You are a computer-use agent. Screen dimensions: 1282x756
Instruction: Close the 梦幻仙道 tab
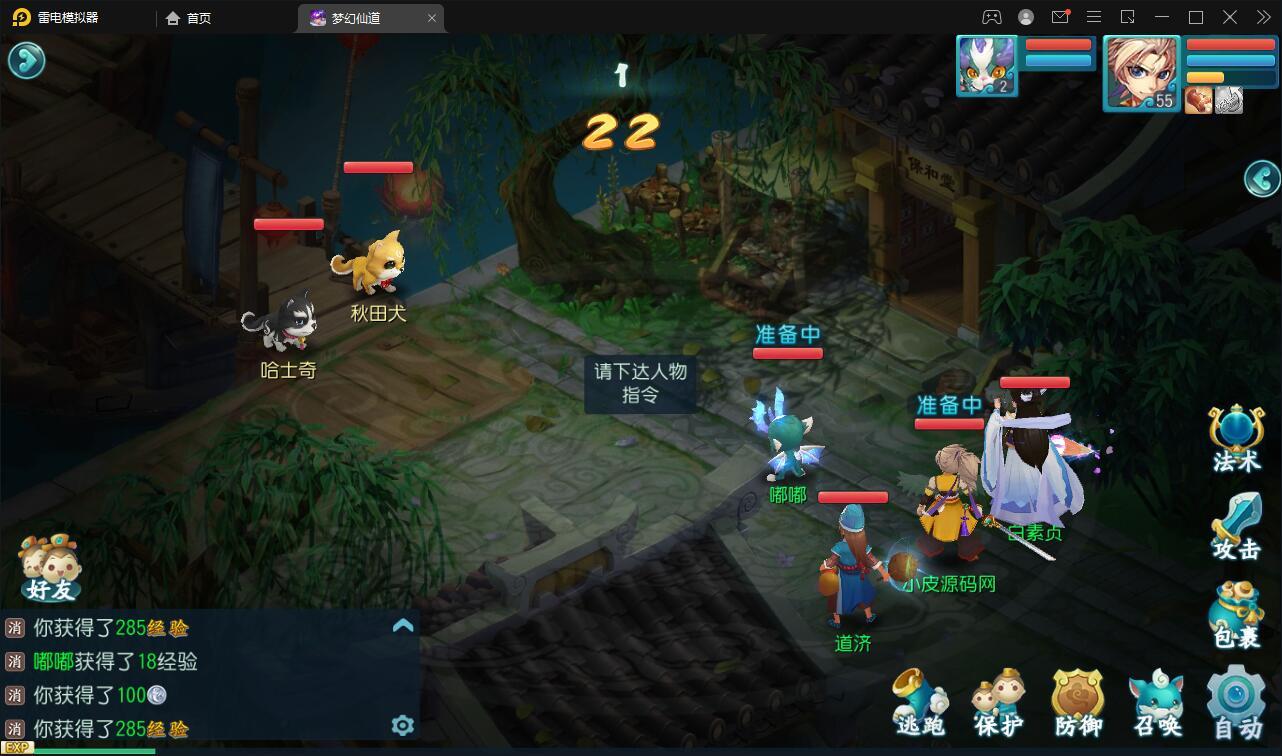pyautogui.click(x=432, y=18)
